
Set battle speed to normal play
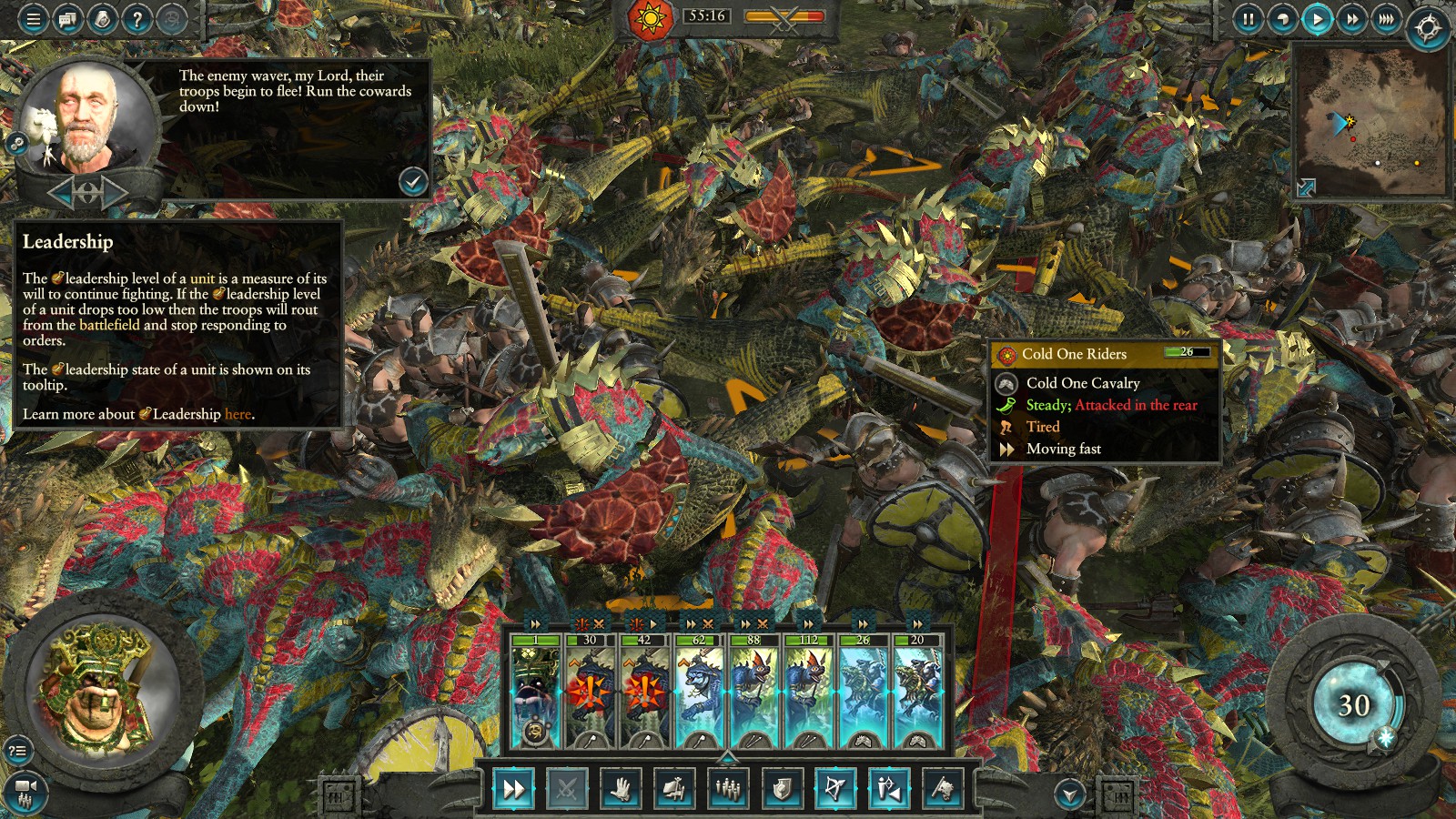pos(1317,19)
